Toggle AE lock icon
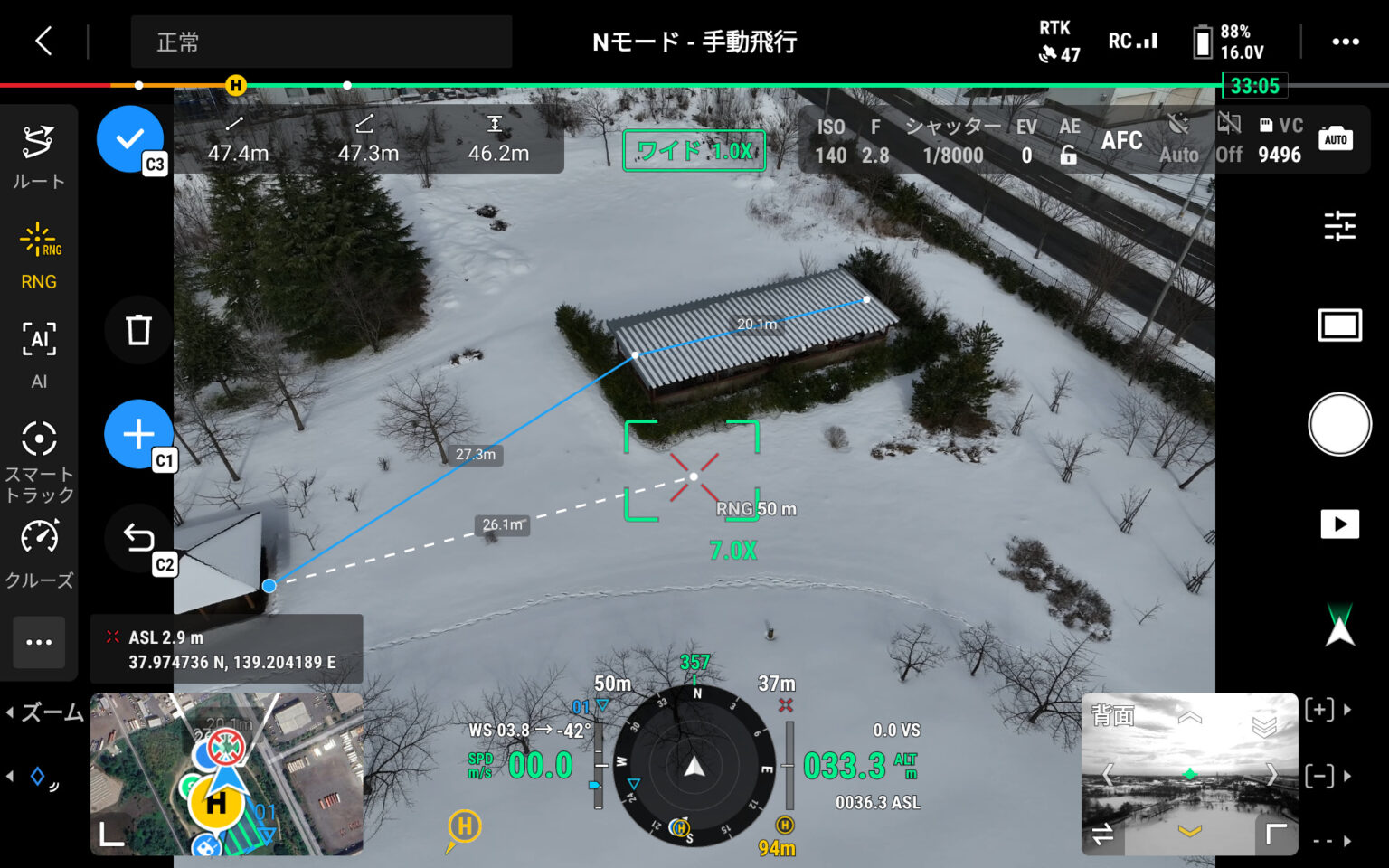The height and width of the screenshot is (868, 1389). 1069,154
